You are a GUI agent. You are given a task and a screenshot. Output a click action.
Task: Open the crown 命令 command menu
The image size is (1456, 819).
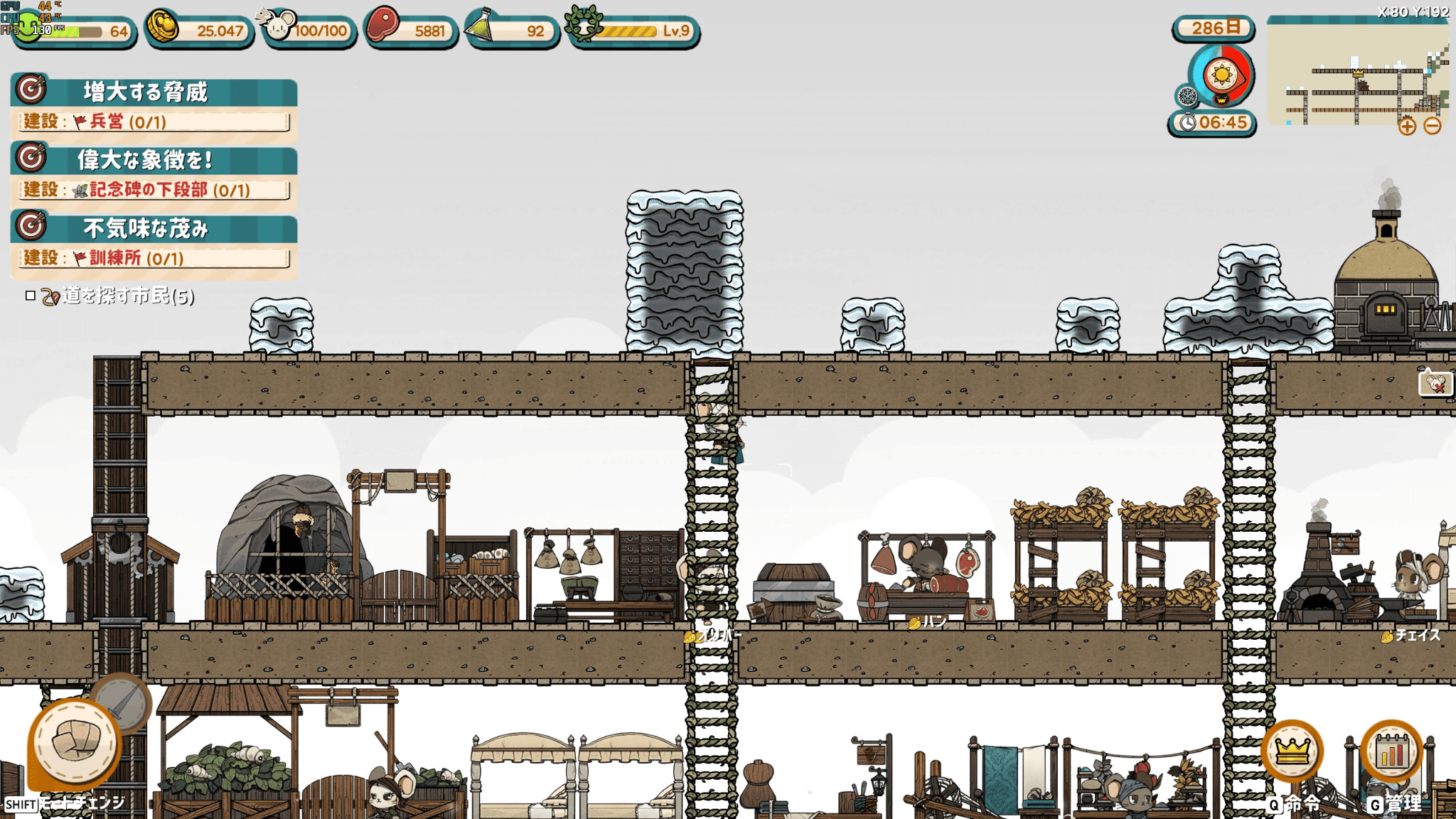click(1292, 751)
